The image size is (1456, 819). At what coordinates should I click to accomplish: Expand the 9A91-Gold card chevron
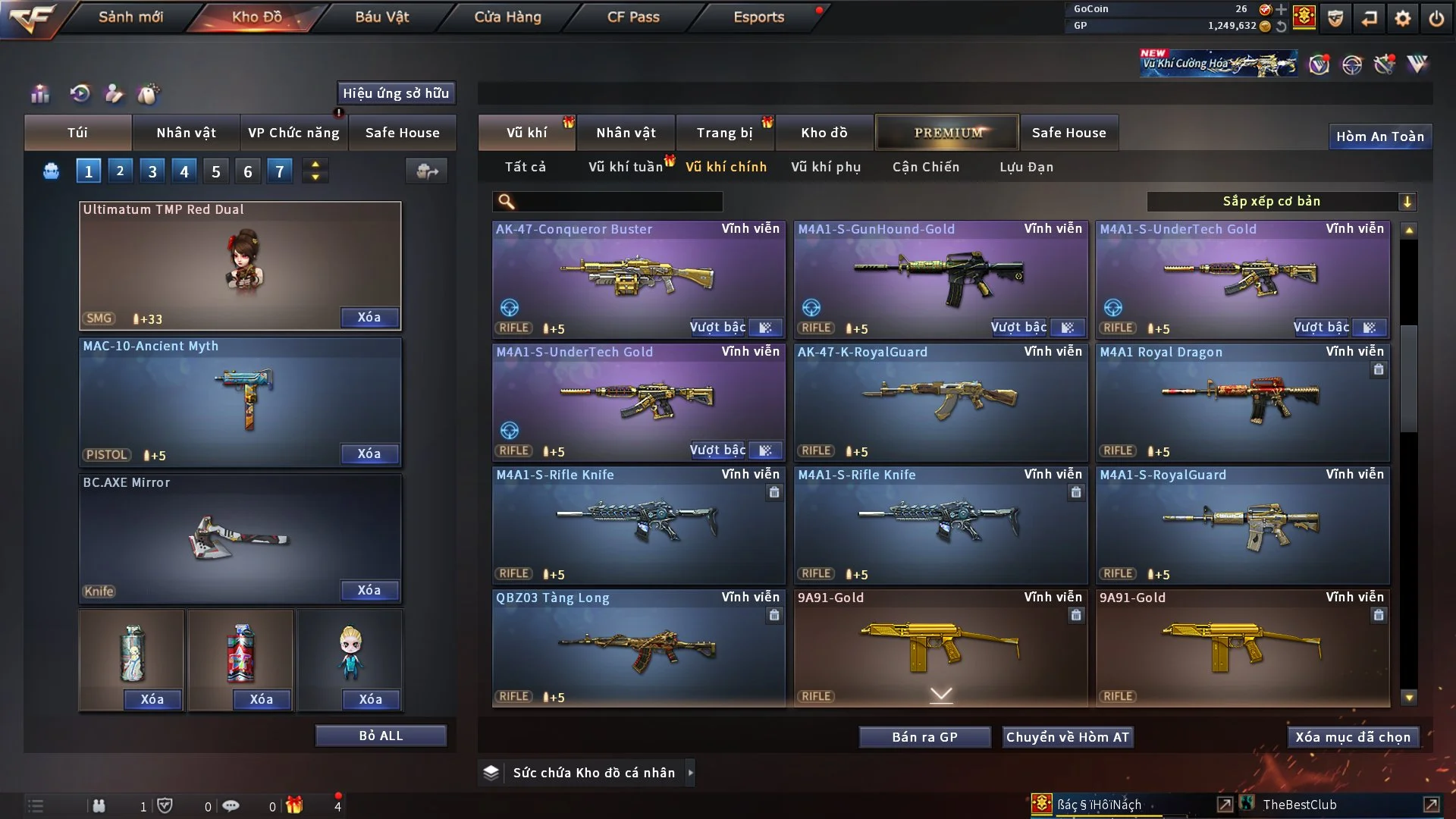(942, 694)
